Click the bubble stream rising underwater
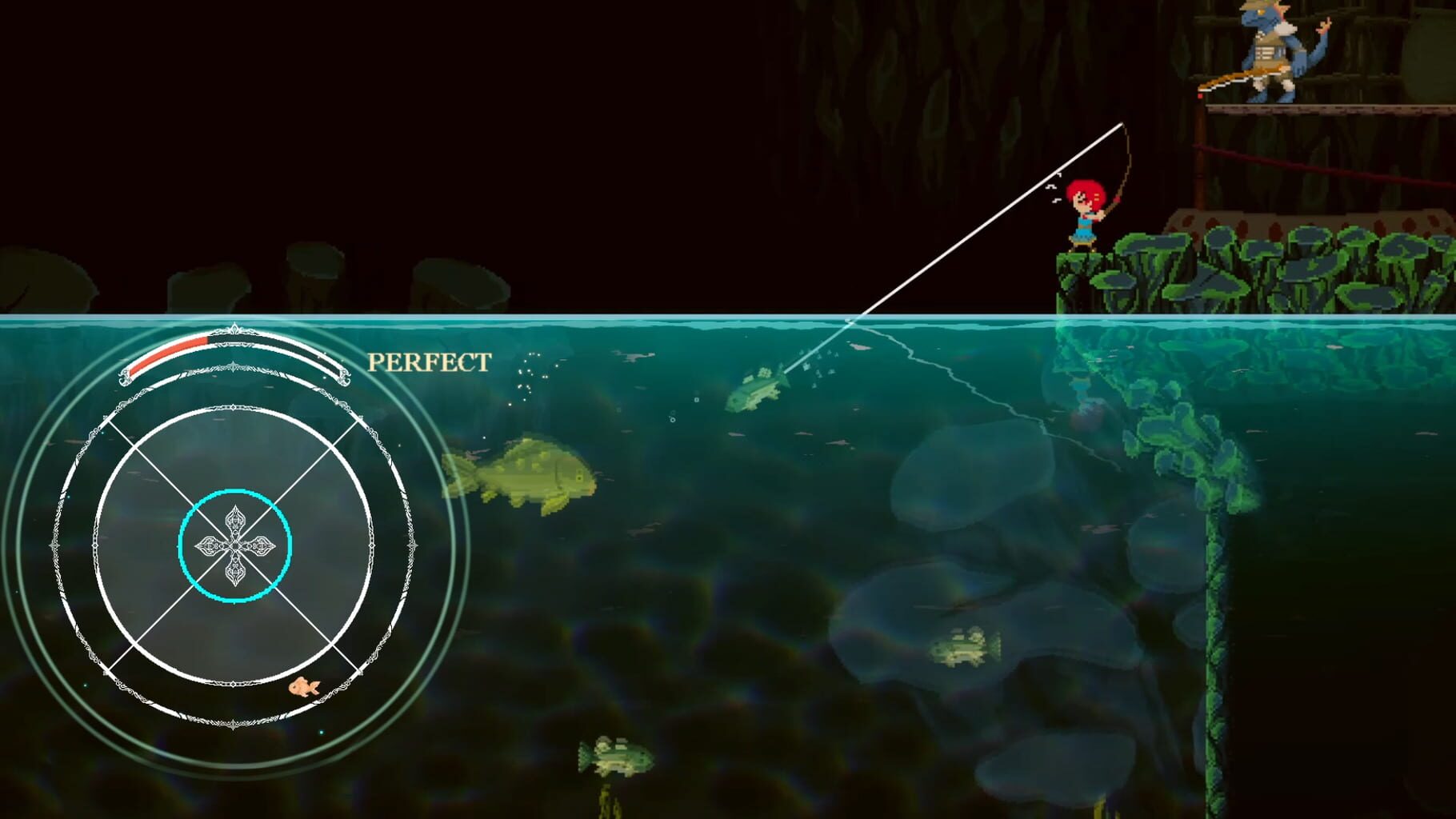Screen dimensions: 1456x819 click(528, 376)
